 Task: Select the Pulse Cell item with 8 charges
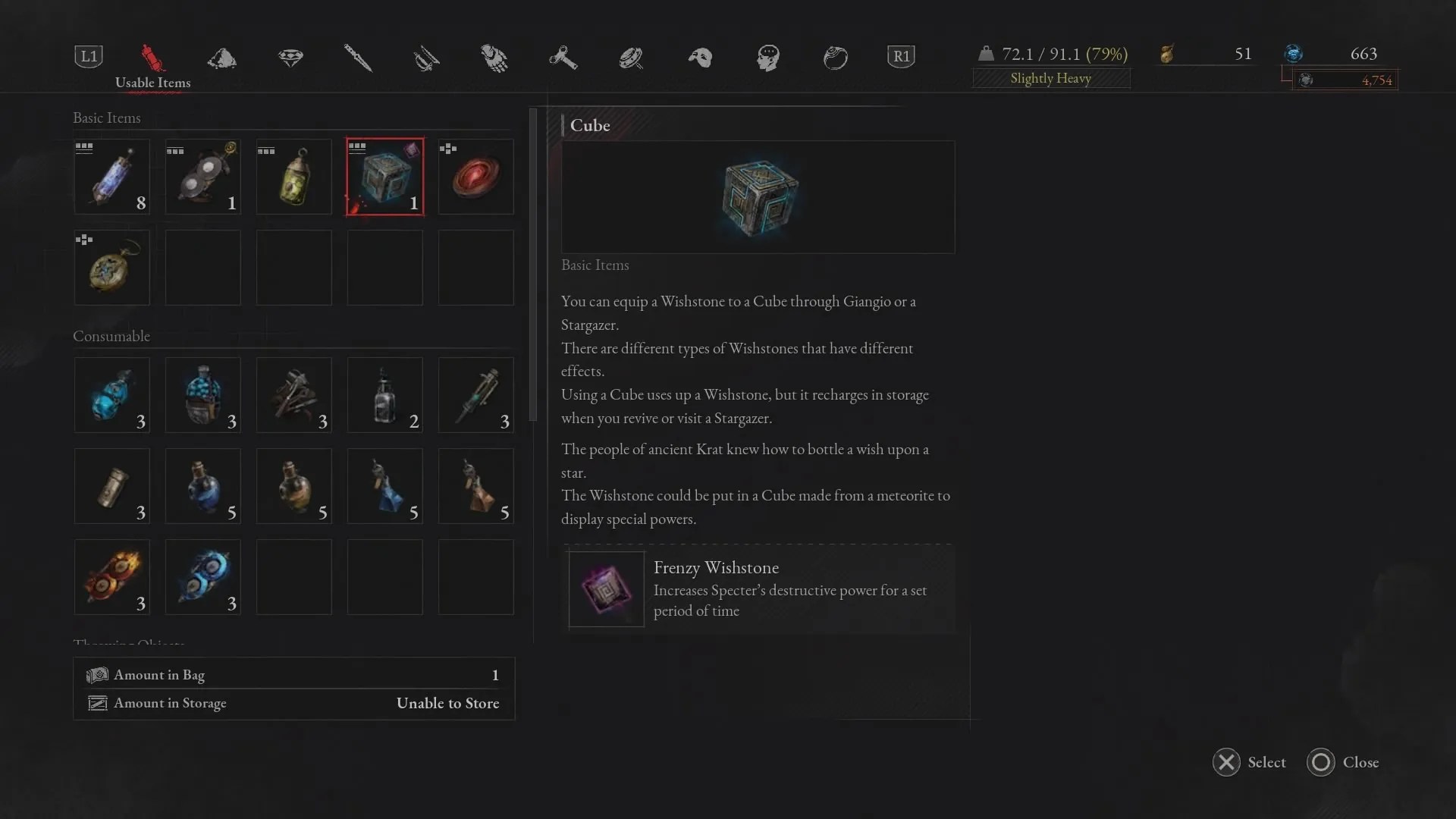(x=111, y=176)
